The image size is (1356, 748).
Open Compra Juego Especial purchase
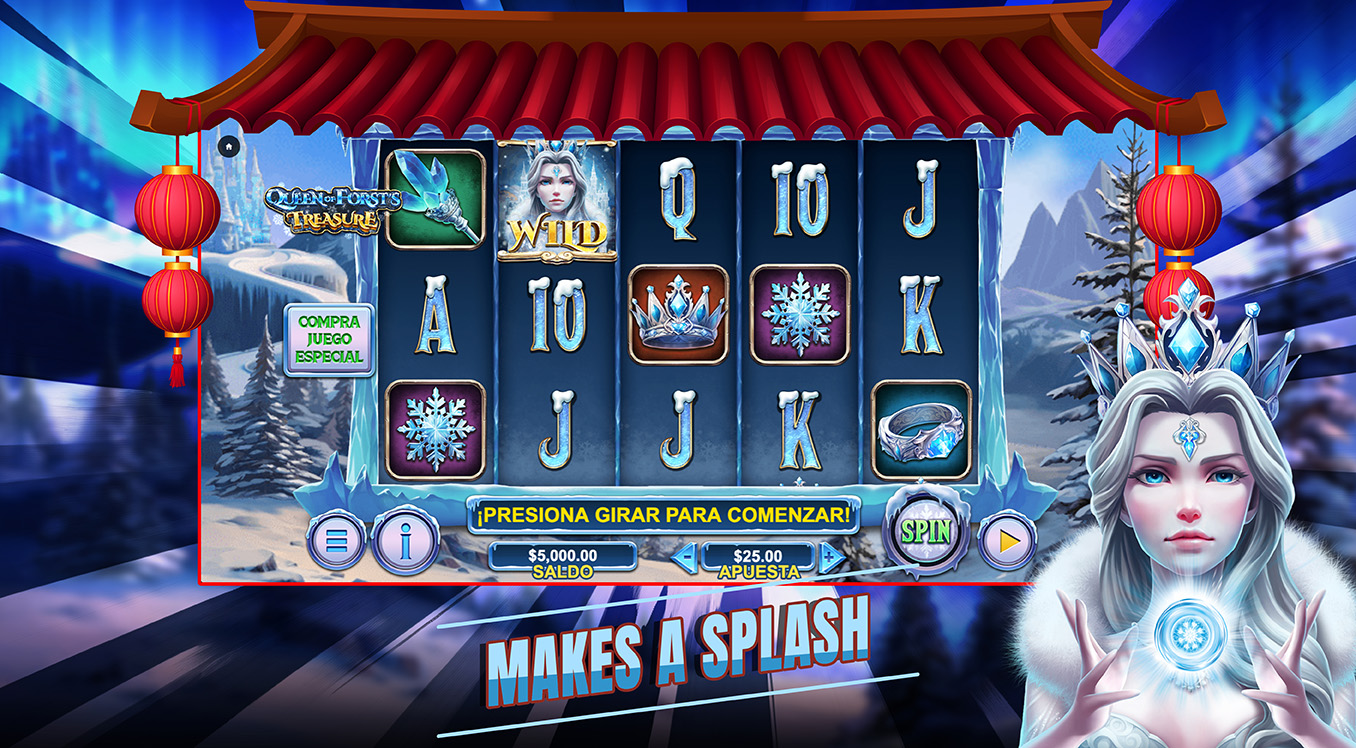[x=329, y=340]
